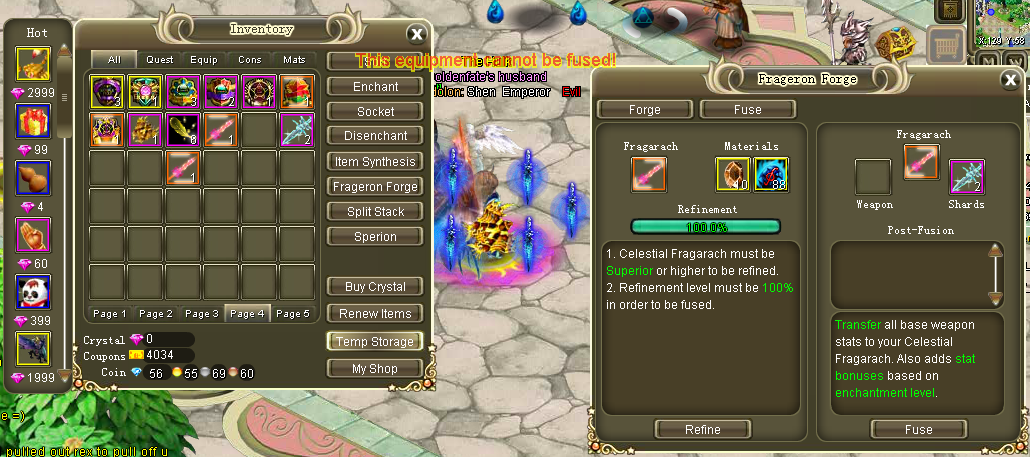Select the Shards slot in the fuse panel
This screenshot has width=1030, height=457.
click(966, 177)
